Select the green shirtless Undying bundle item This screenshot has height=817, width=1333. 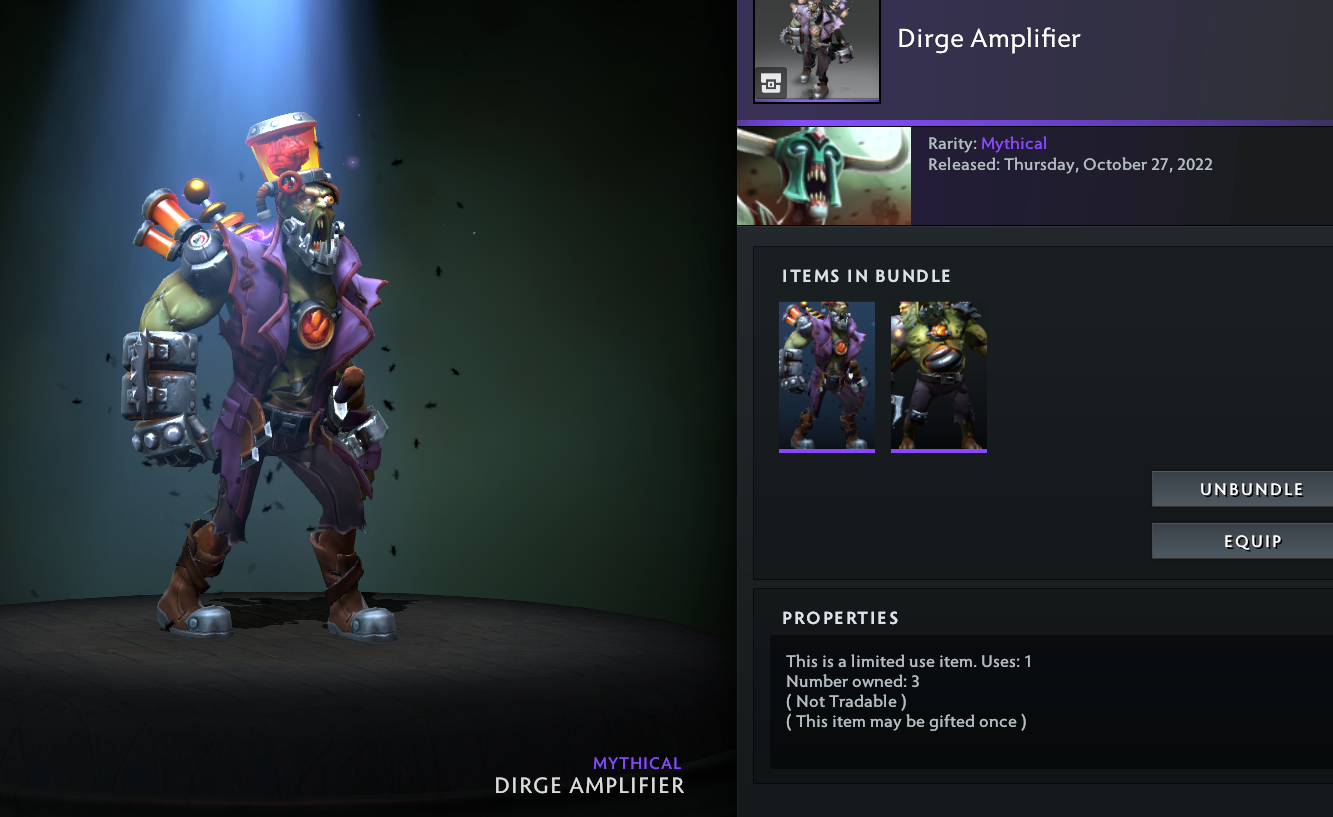939,376
